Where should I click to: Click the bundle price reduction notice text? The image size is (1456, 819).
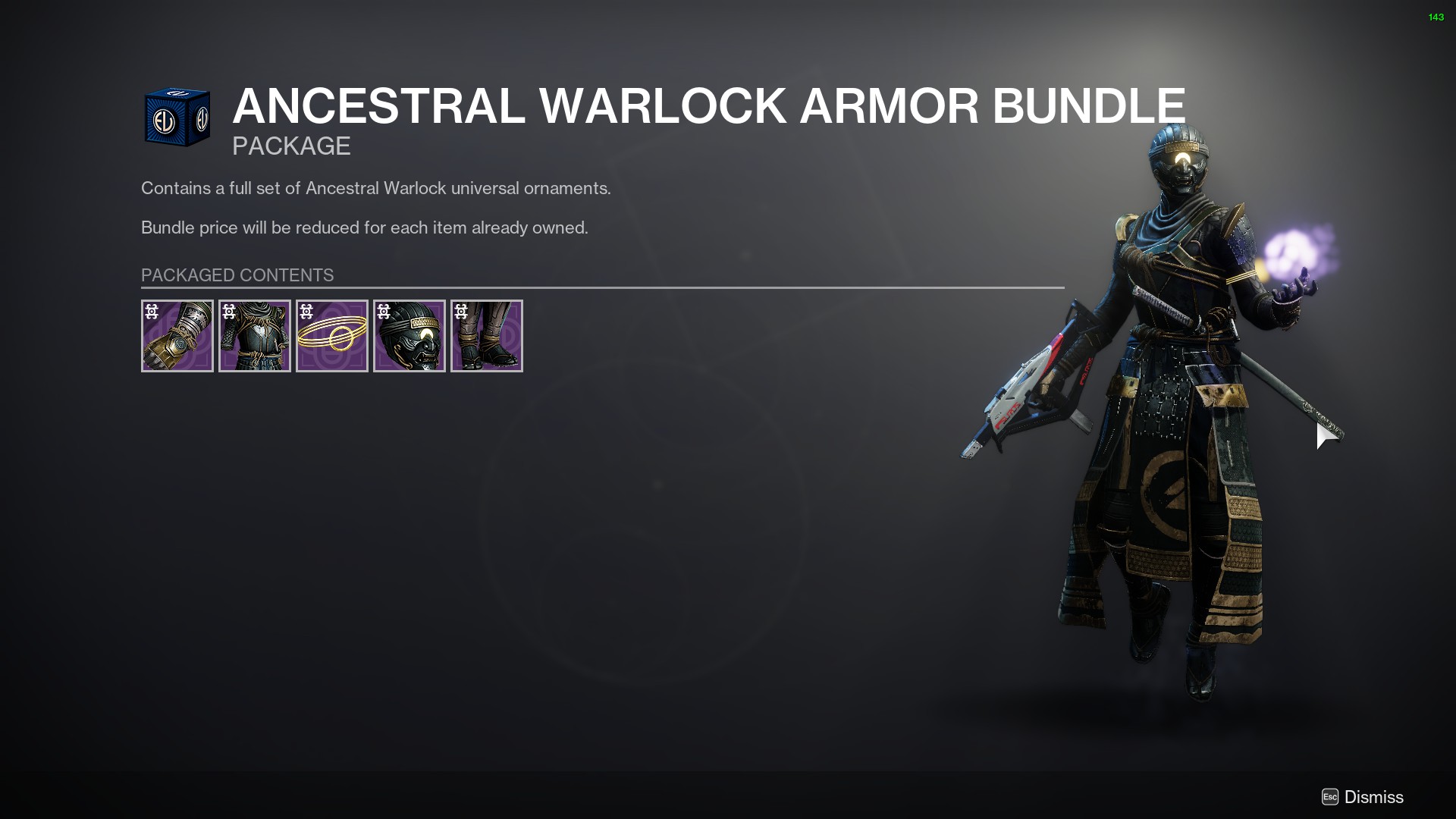[x=364, y=226]
